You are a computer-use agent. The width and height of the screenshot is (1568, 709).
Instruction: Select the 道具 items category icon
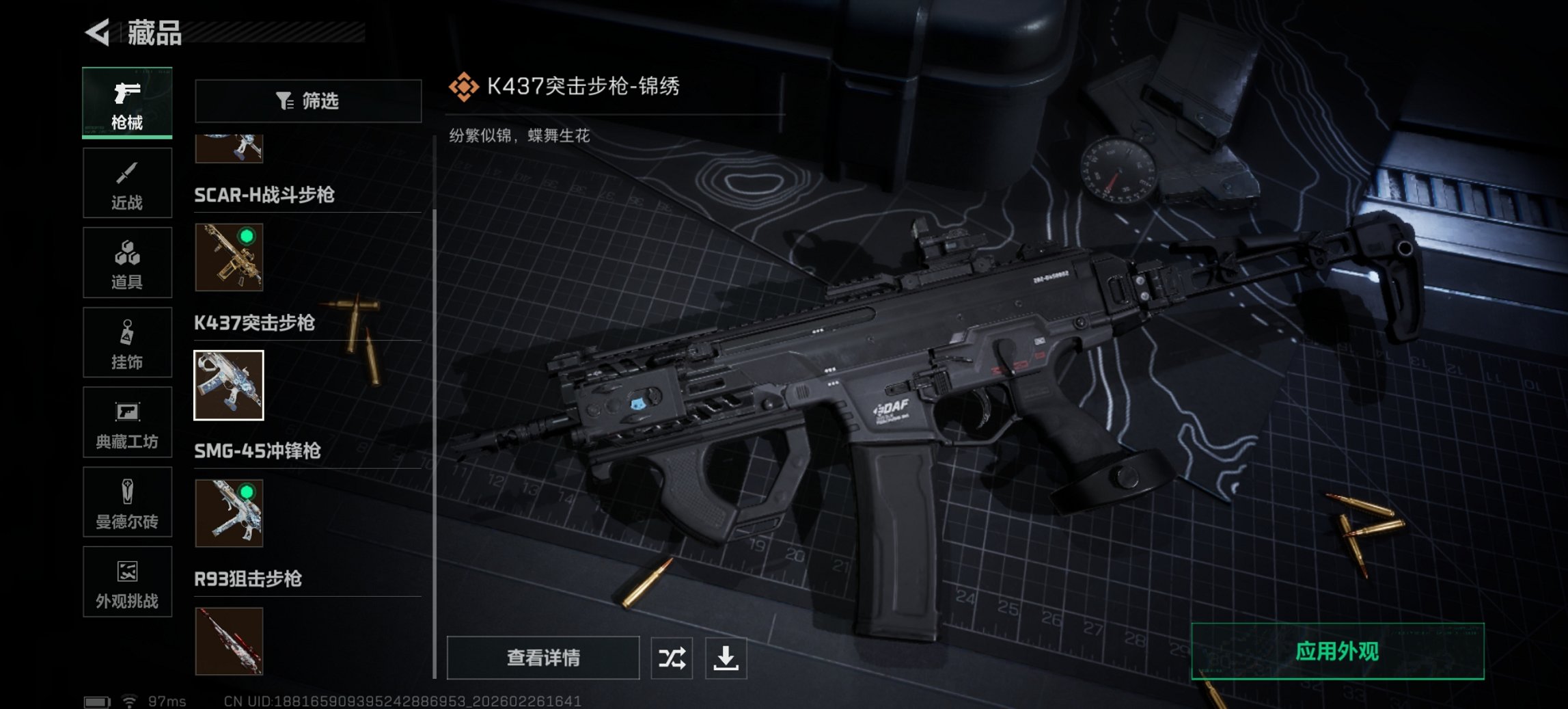pos(127,263)
